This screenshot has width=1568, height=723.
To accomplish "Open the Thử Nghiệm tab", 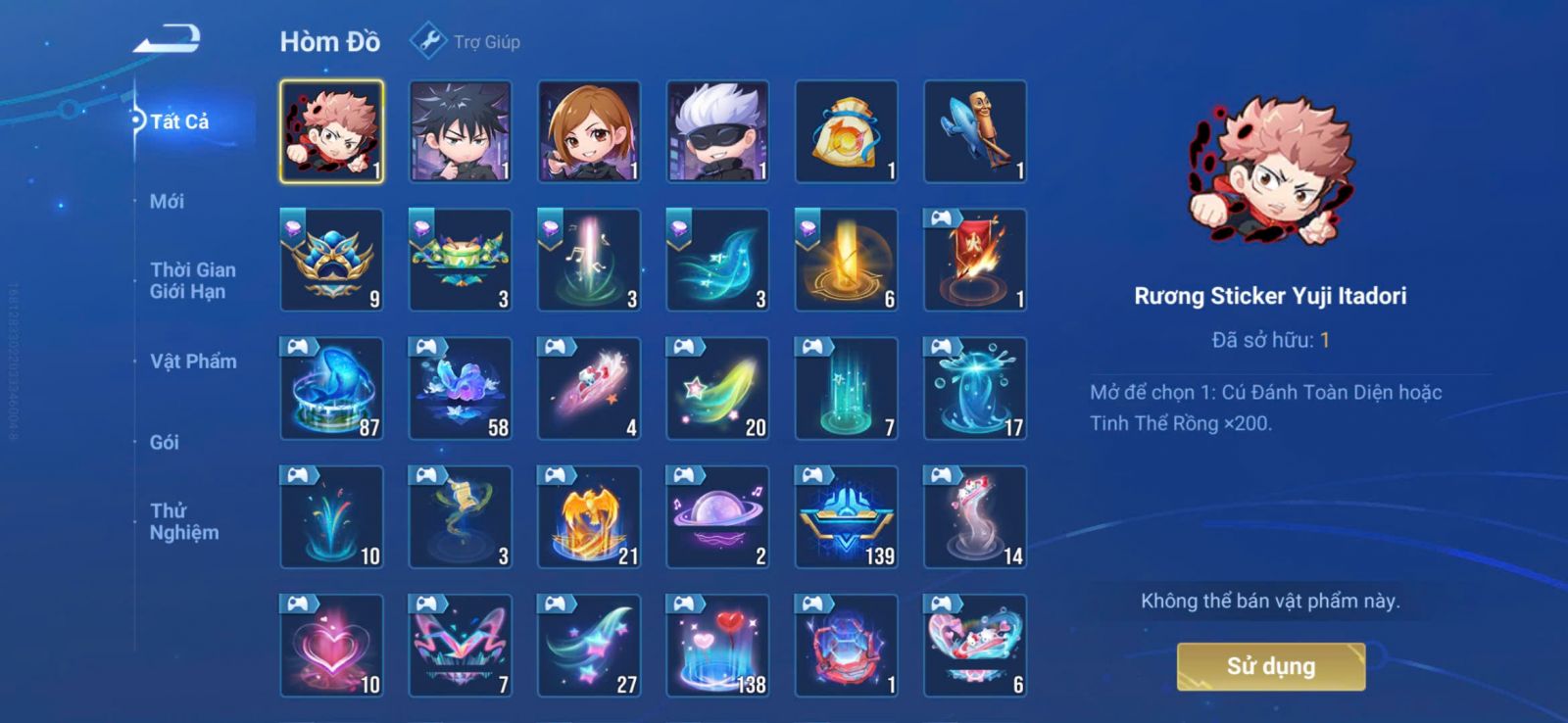I will pos(183,521).
